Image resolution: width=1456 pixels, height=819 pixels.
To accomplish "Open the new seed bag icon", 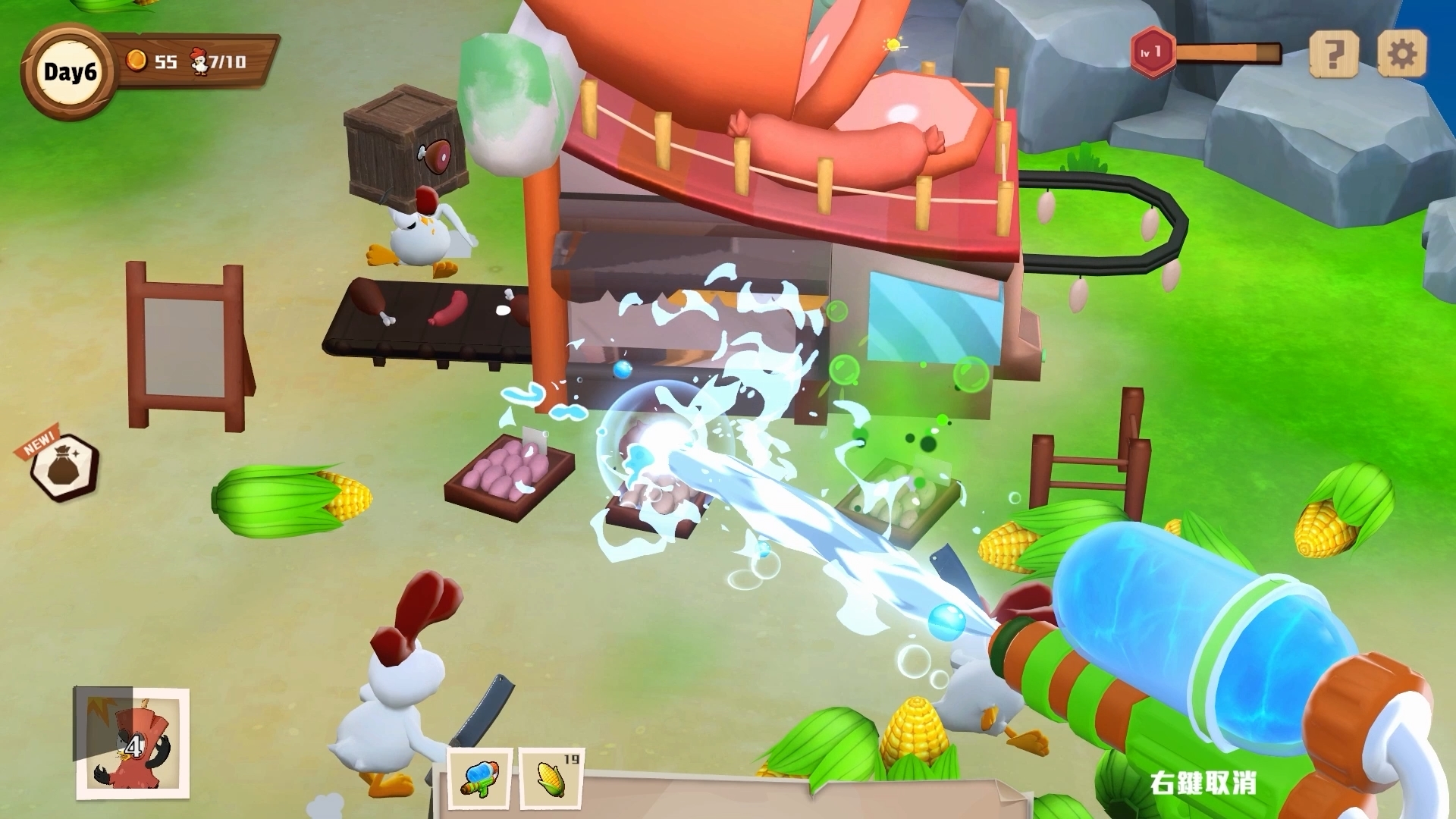I will point(64,468).
